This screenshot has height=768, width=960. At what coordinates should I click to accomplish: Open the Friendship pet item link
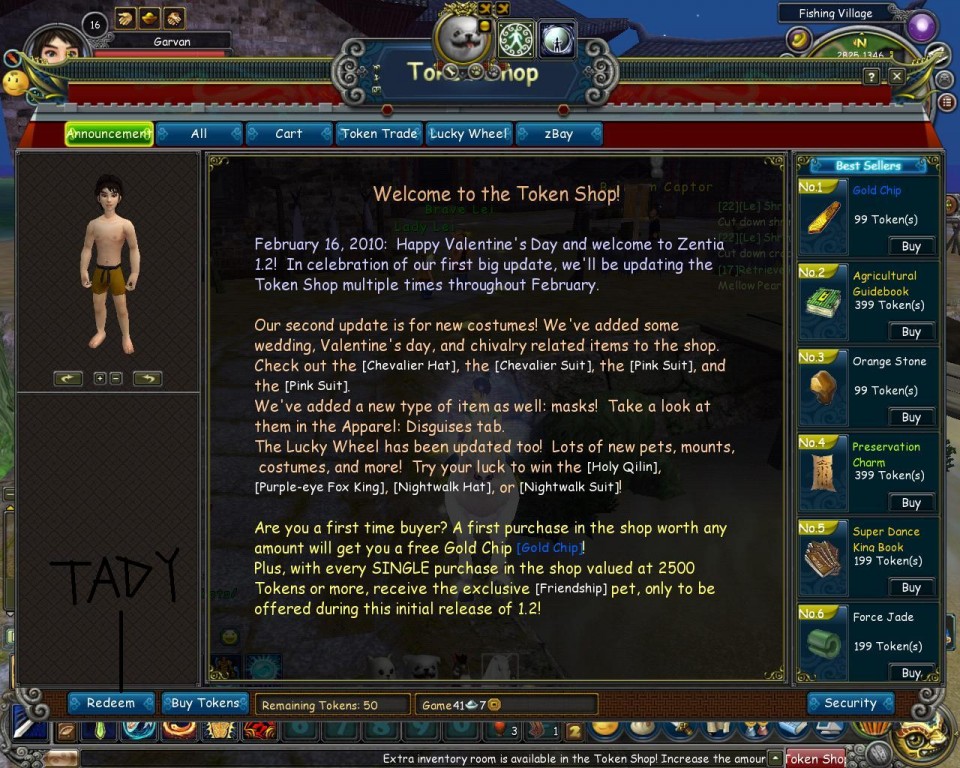[571, 588]
